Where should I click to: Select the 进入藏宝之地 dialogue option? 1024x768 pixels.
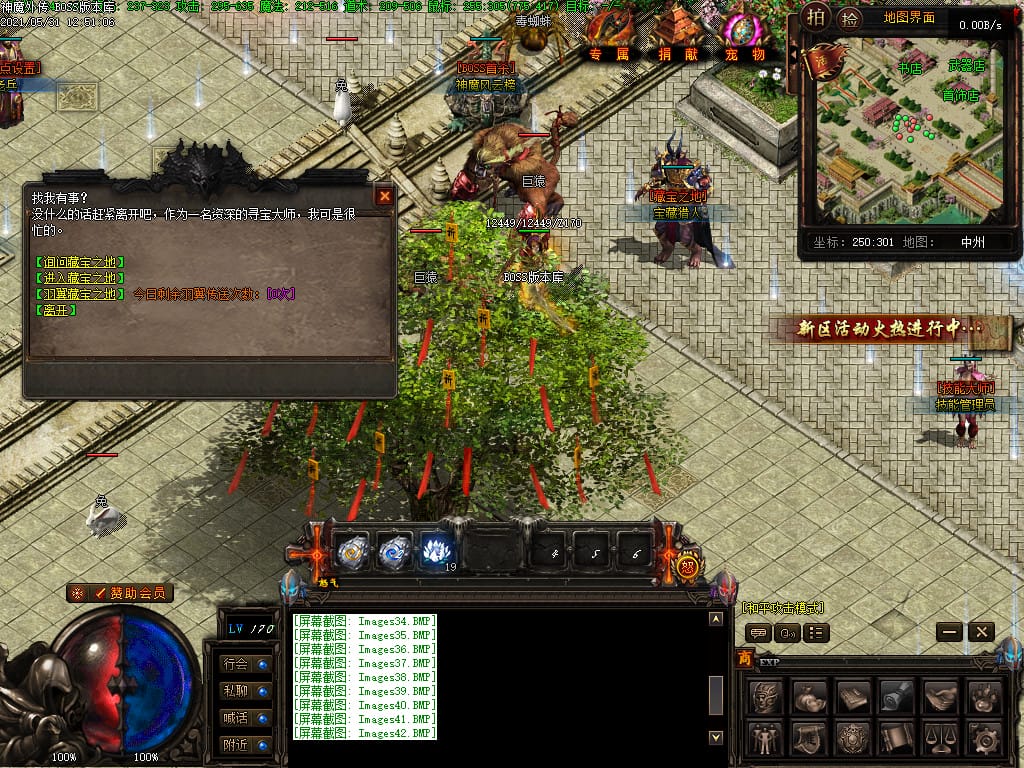point(79,278)
